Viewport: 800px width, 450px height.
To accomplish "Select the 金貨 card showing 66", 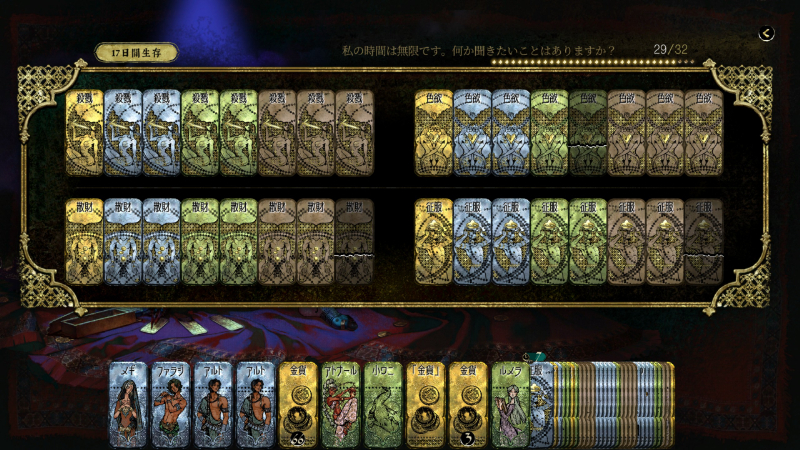I will click(298, 404).
